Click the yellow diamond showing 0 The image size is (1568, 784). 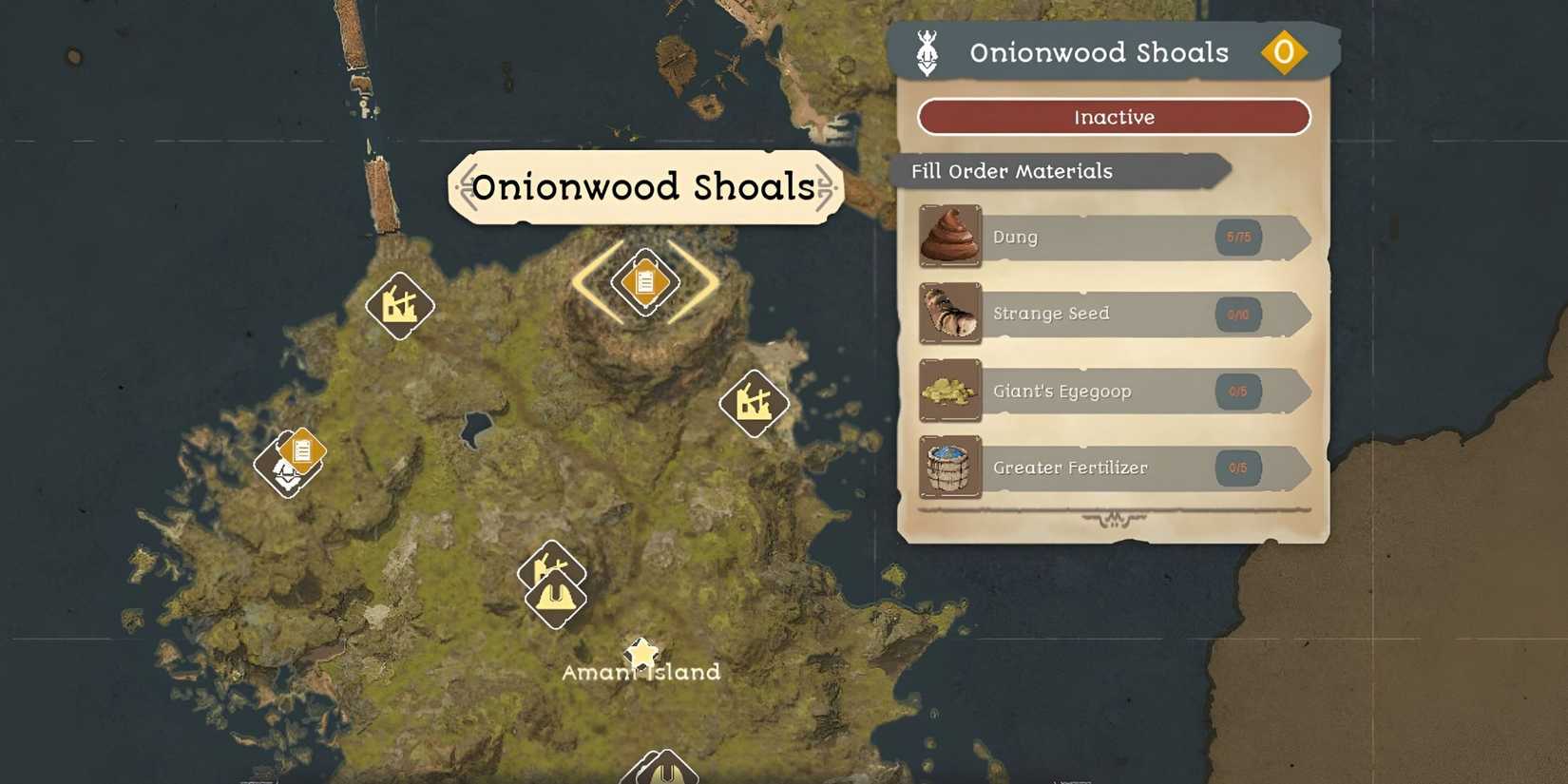(1286, 52)
